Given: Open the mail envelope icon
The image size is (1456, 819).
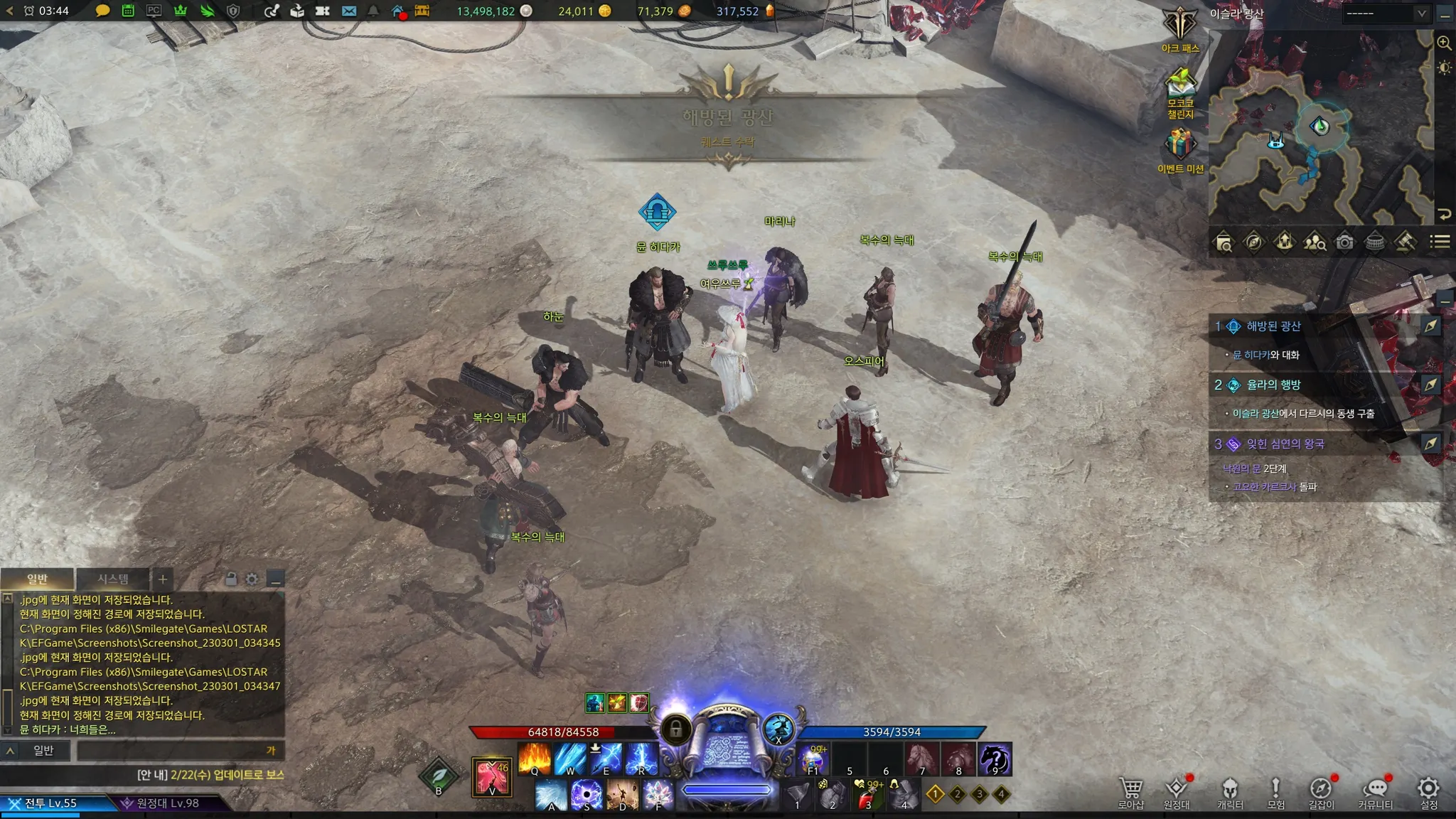Looking at the screenshot, I should tap(348, 11).
